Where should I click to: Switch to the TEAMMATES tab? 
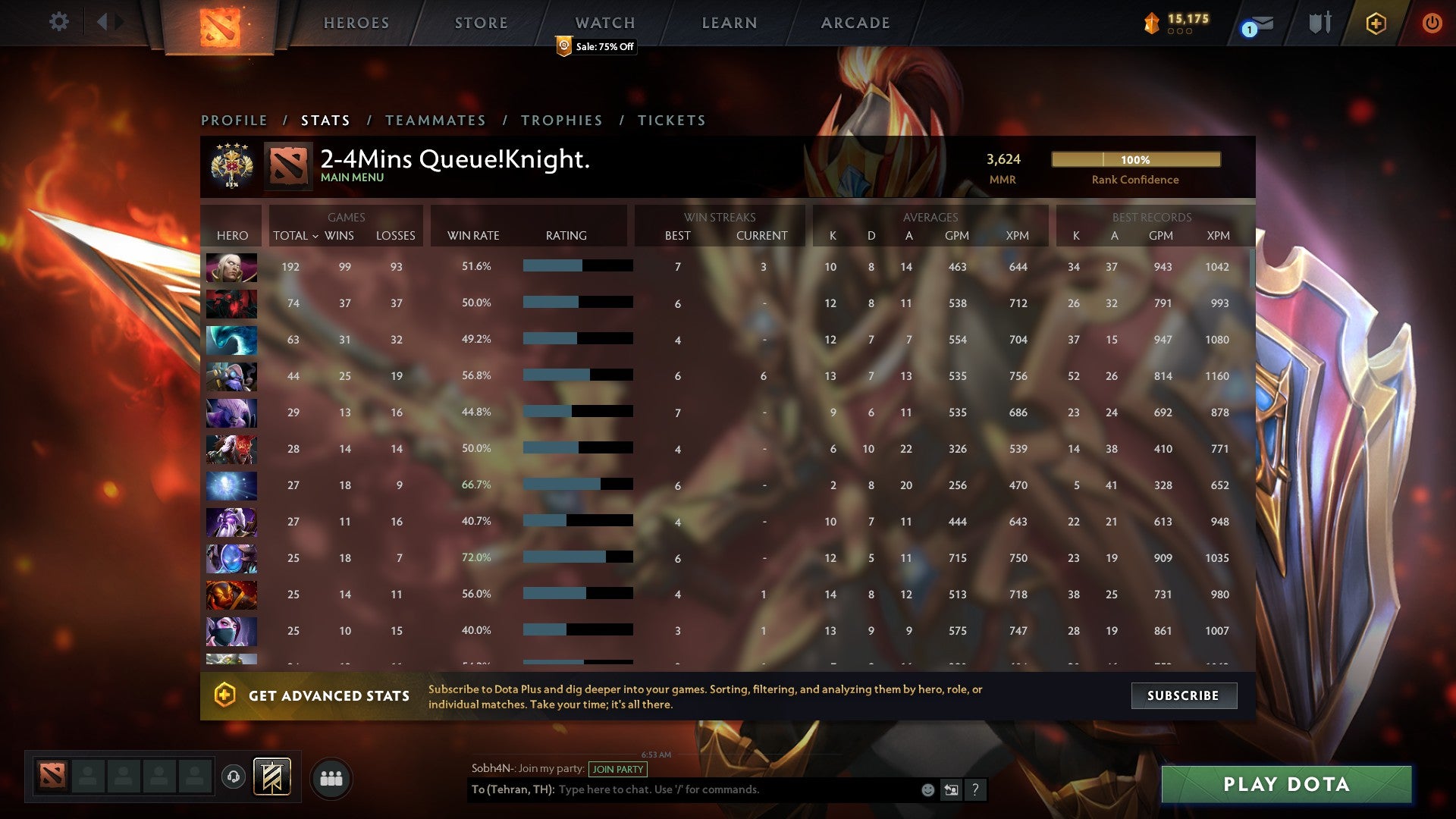click(x=436, y=120)
